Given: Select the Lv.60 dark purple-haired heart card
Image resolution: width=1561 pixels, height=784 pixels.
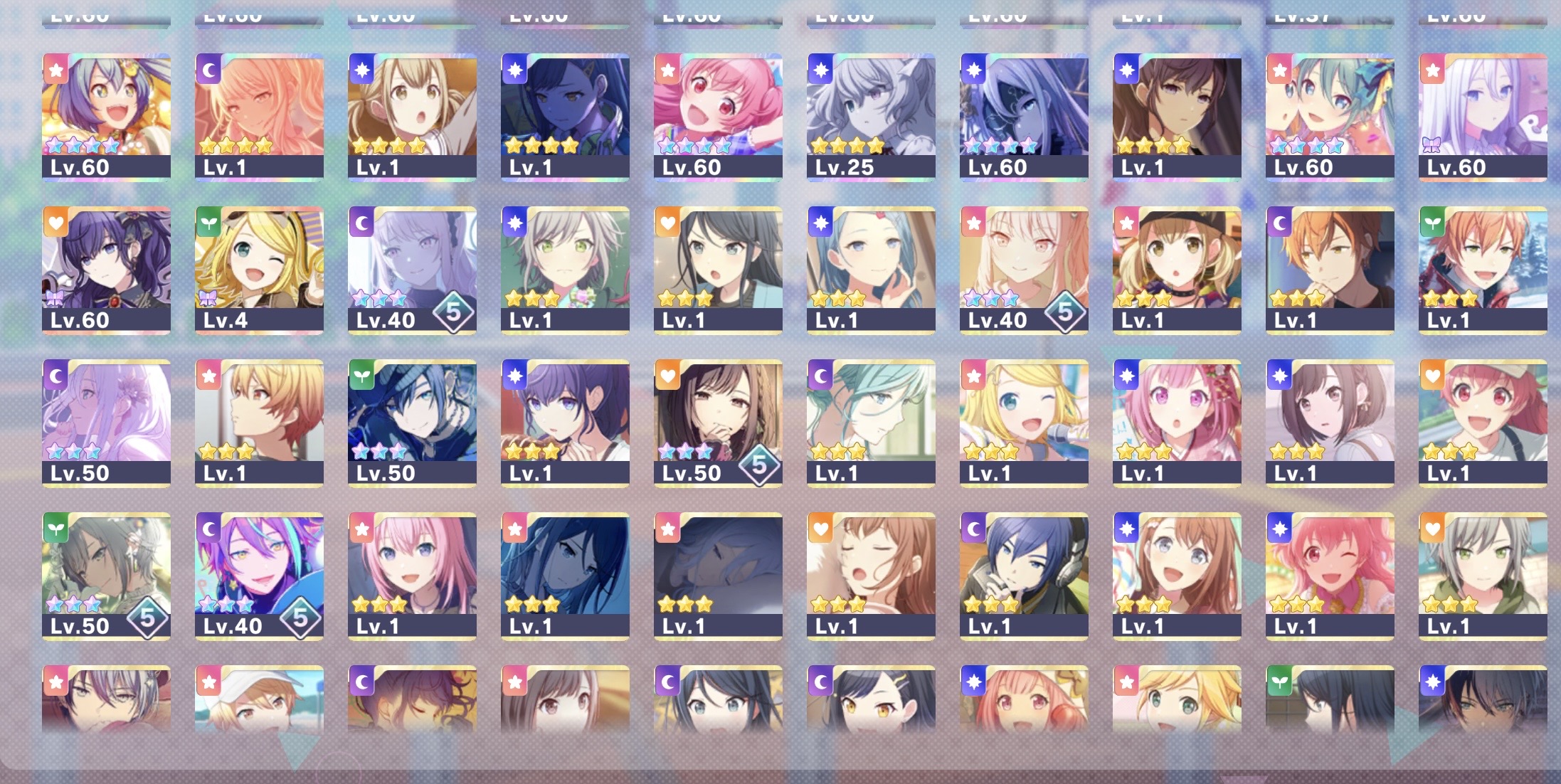Looking at the screenshot, I should (106, 270).
